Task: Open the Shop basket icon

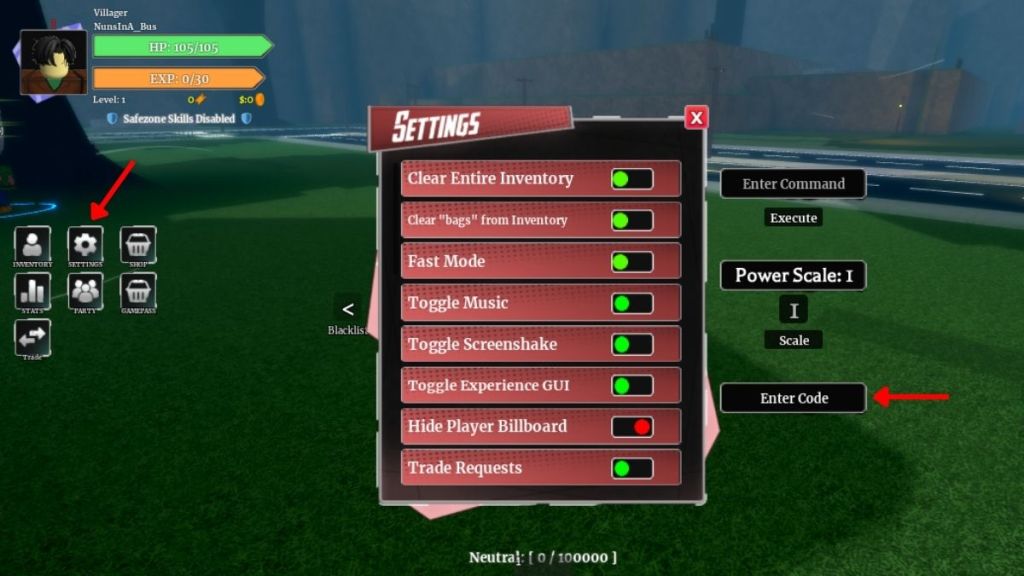Action: [138, 244]
